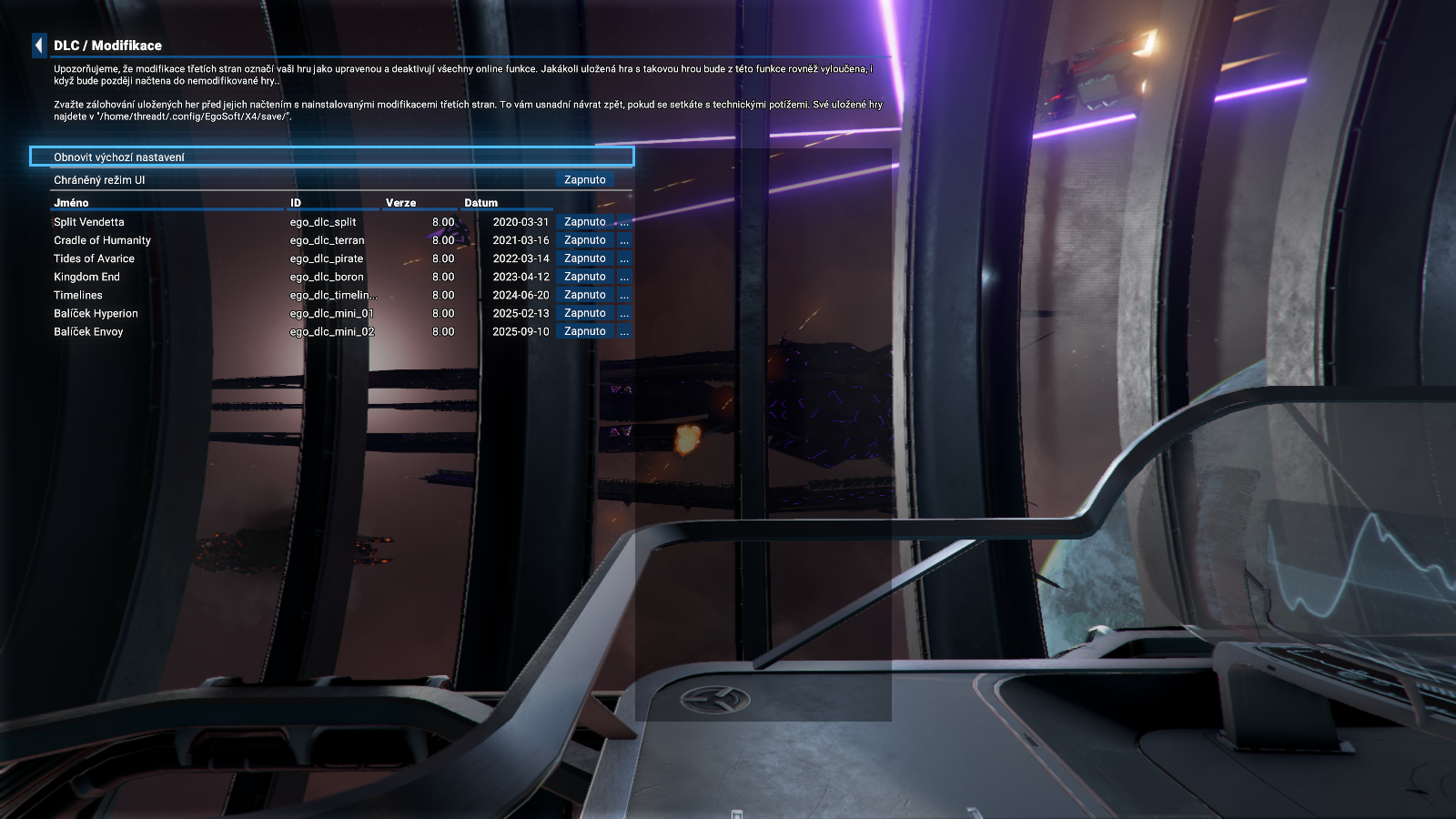Toggle Split Vendetta's Zapnuto button
Screen dimensions: 1456x819
pyautogui.click(x=584, y=222)
